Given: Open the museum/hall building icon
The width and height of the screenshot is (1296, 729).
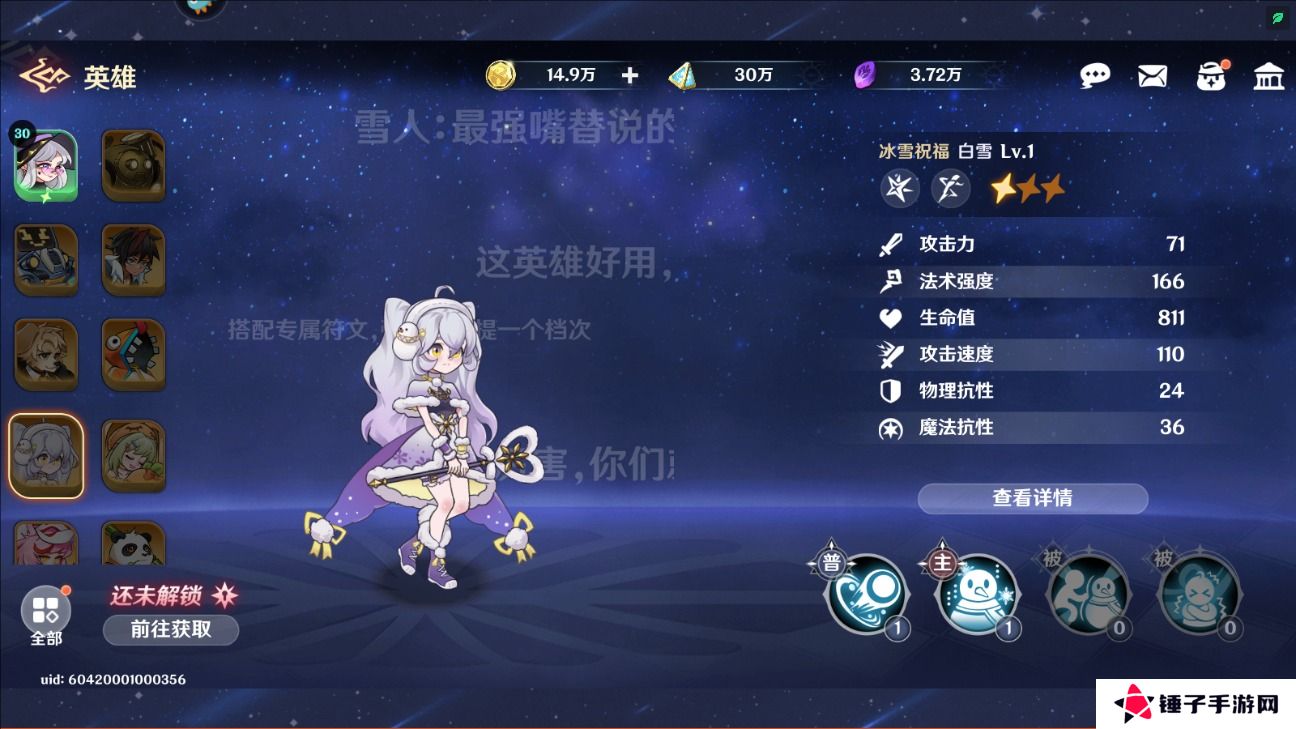Looking at the screenshot, I should pyautogui.click(x=1269, y=75).
